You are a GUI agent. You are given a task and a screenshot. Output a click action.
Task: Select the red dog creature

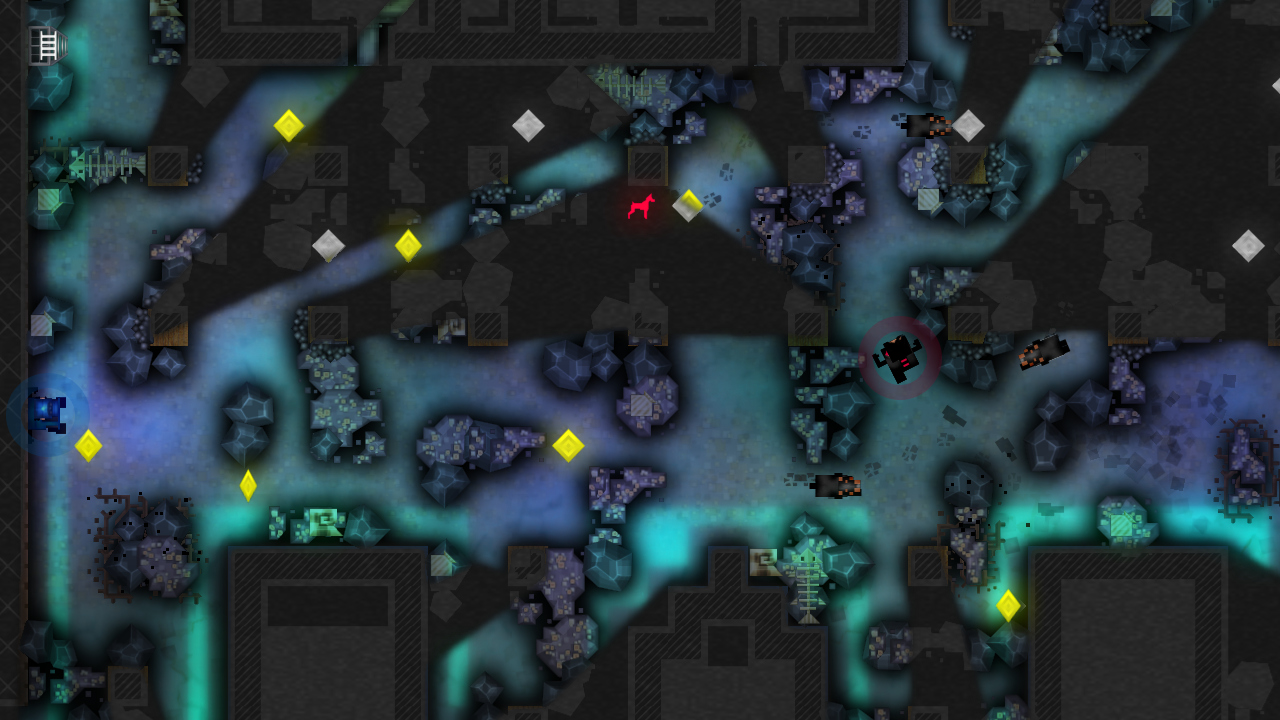(640, 207)
